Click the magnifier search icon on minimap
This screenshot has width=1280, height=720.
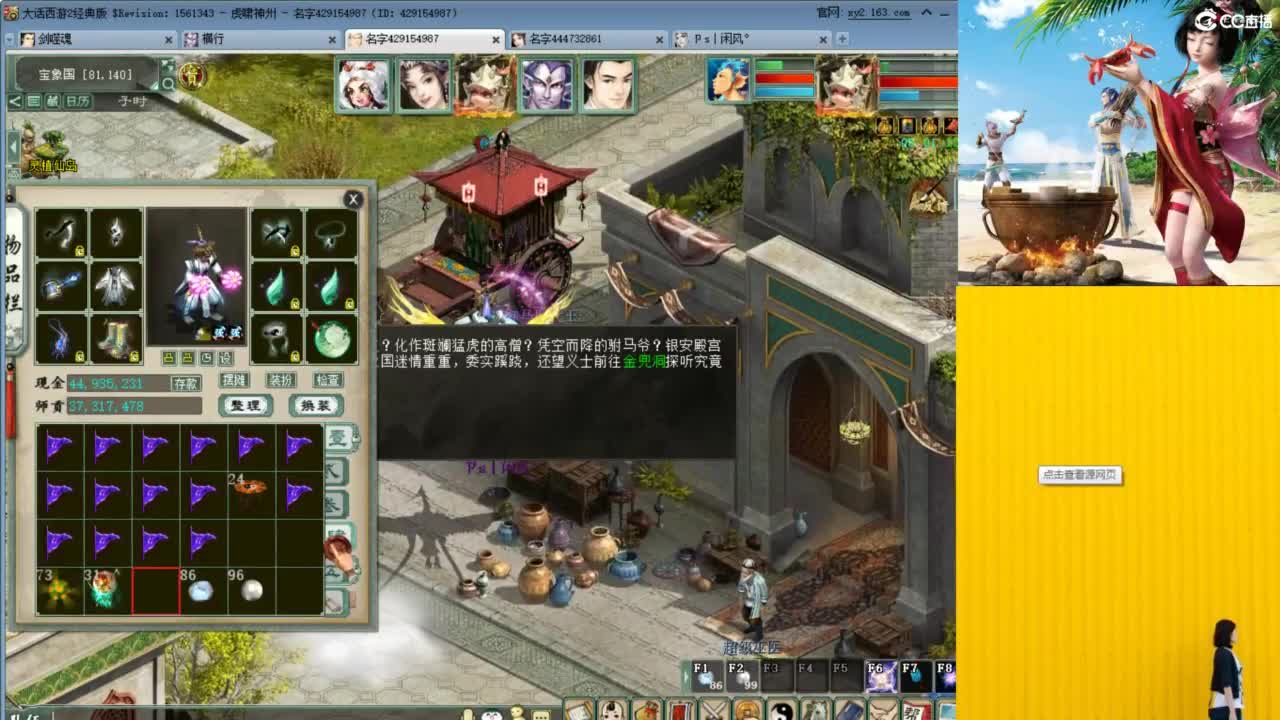click(168, 84)
